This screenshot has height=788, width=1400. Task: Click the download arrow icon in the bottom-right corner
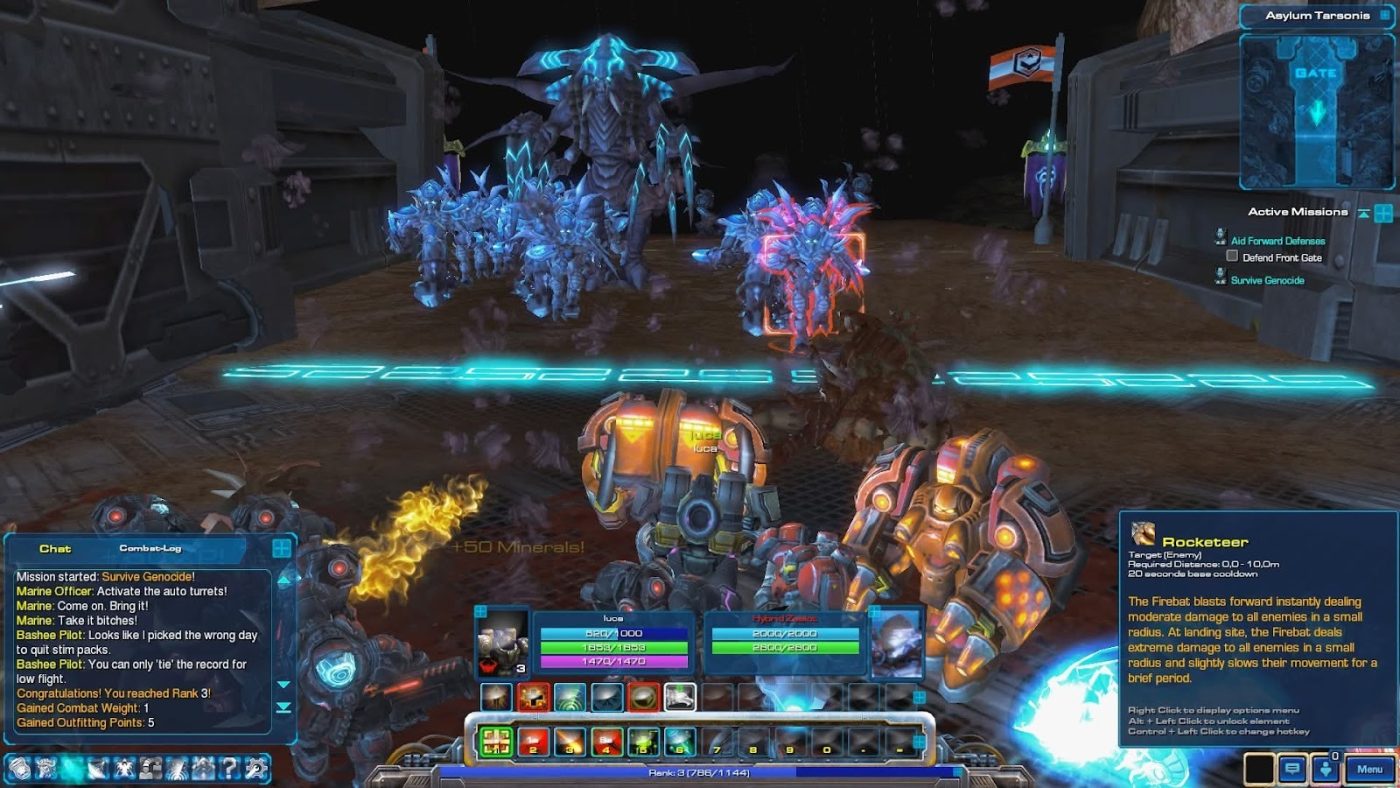(x=1326, y=769)
